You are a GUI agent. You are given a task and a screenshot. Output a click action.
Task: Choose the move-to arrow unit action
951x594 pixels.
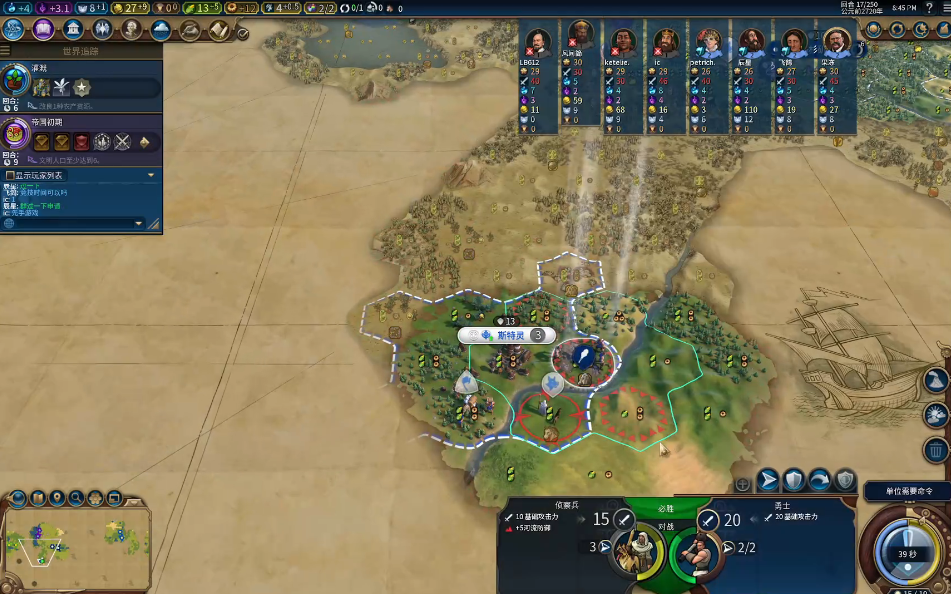click(767, 480)
